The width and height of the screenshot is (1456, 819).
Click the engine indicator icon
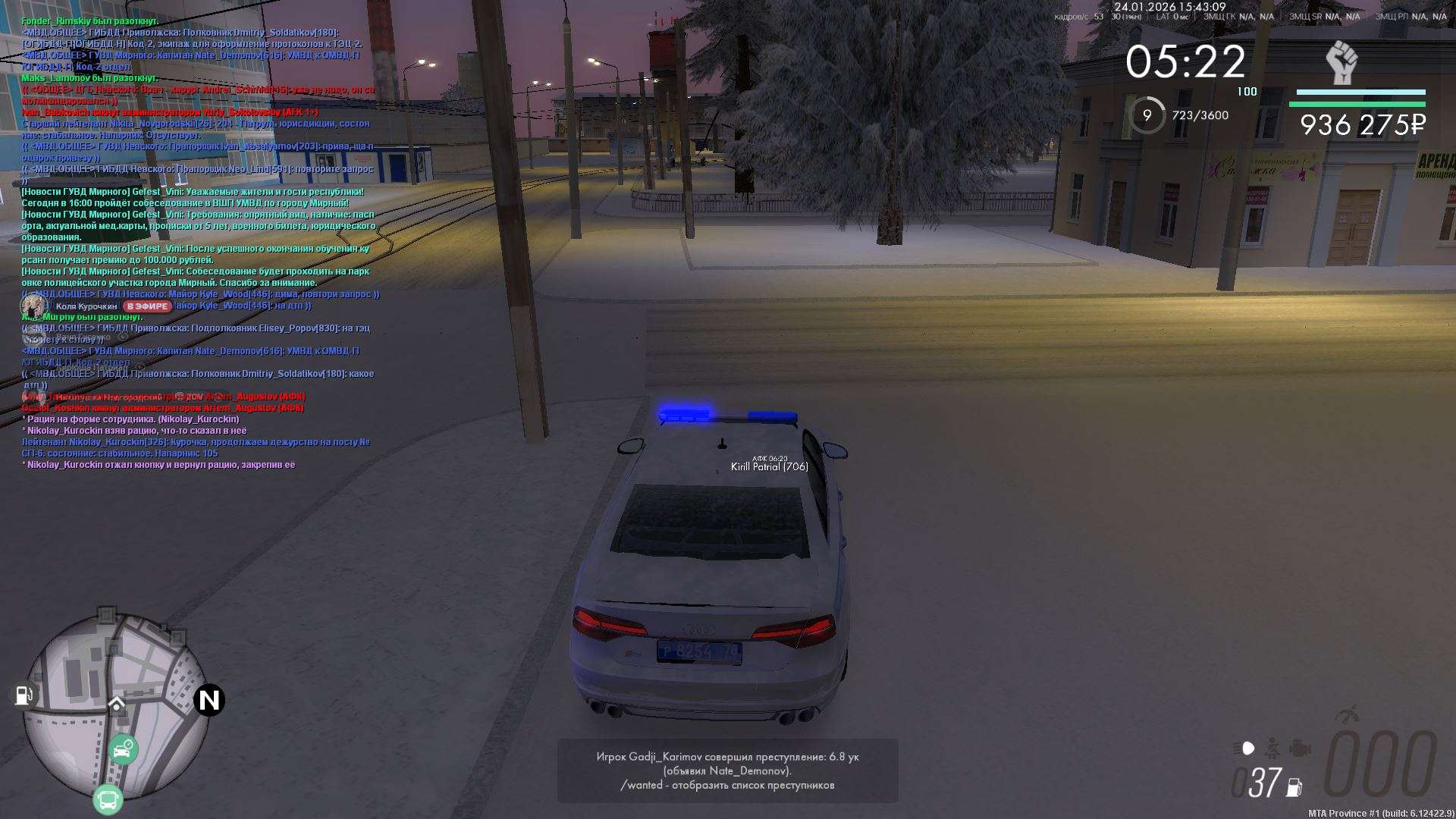coord(1300,748)
